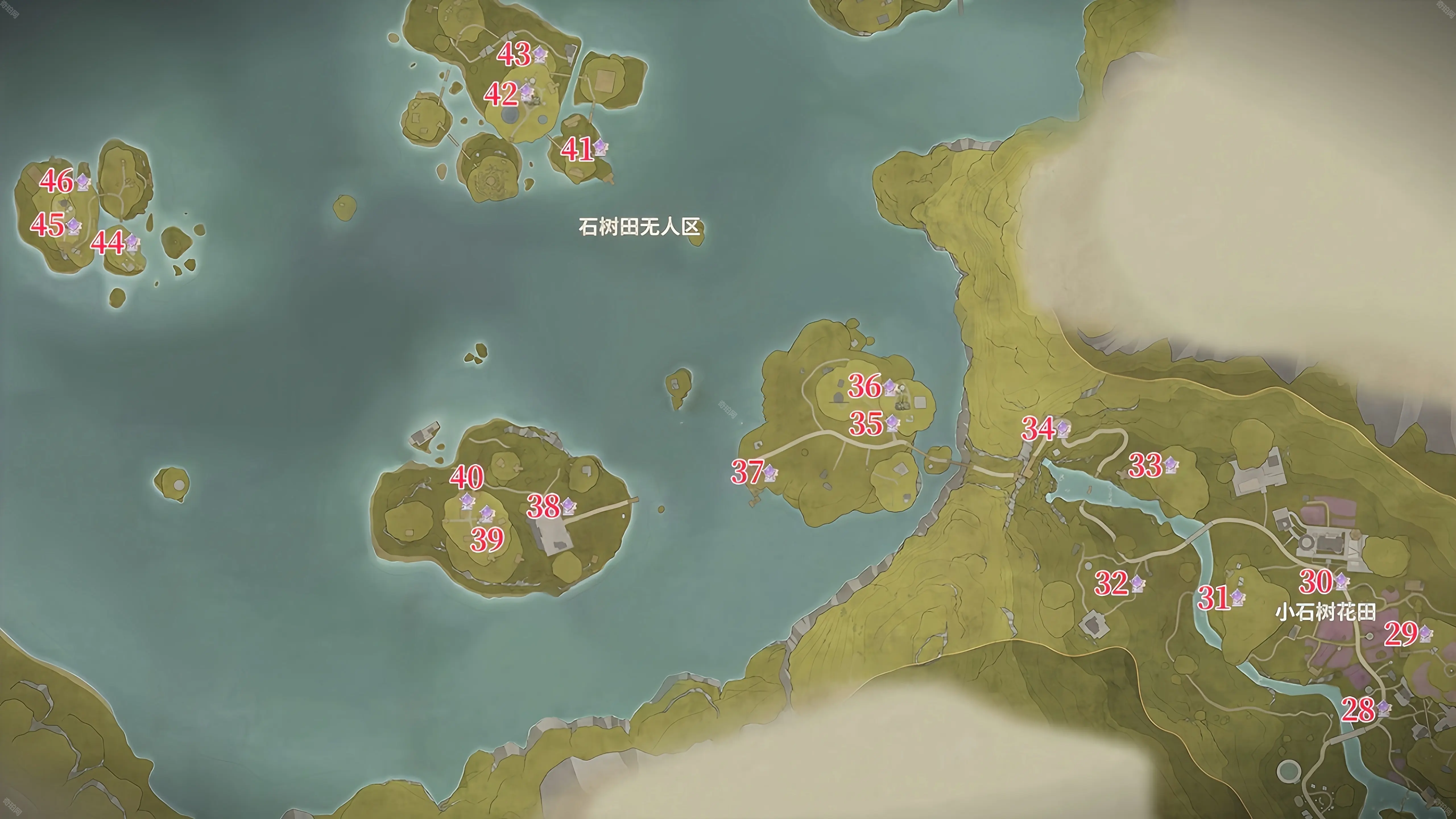Pick map marker 45

(74, 226)
